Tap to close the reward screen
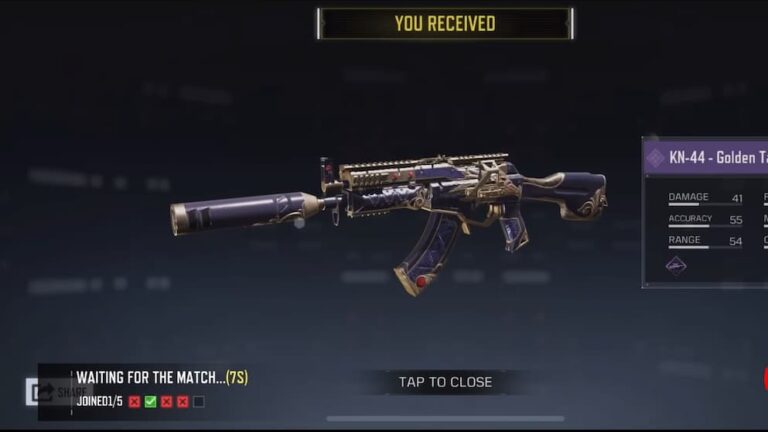The width and height of the screenshot is (768, 432). tap(445, 382)
